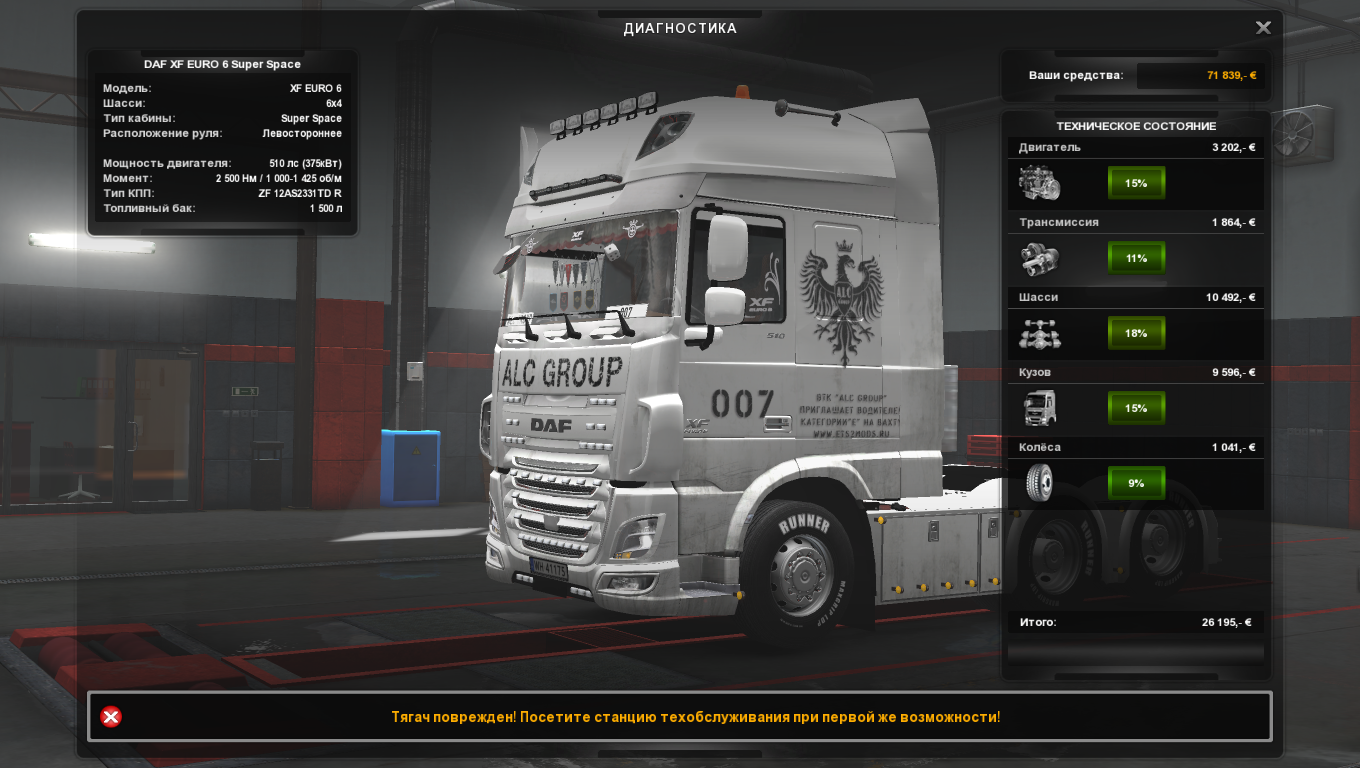Select the green 15% button under Двигатель
Image resolution: width=1360 pixels, height=768 pixels.
[x=1136, y=183]
